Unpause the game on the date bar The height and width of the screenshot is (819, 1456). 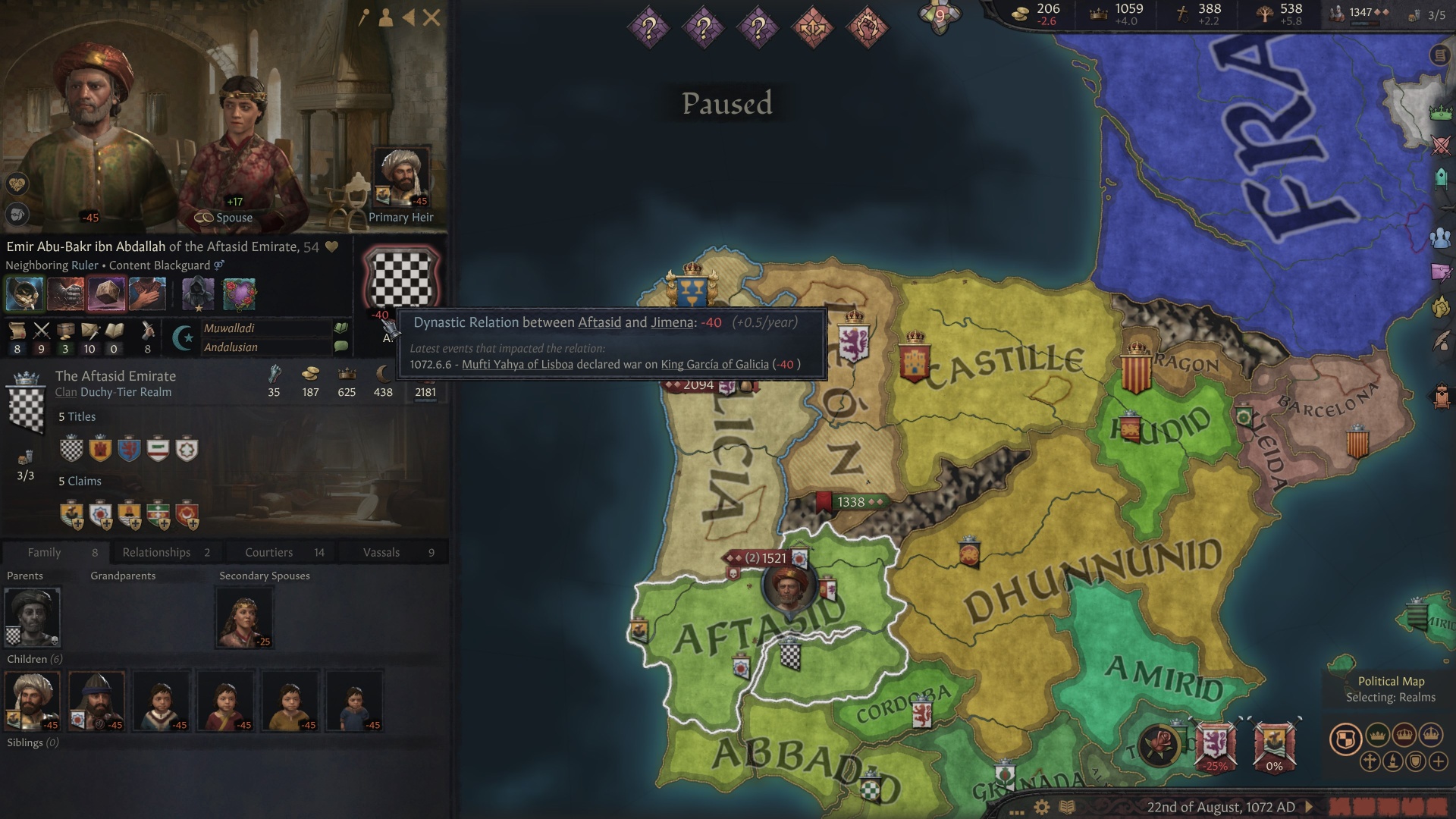(1308, 807)
